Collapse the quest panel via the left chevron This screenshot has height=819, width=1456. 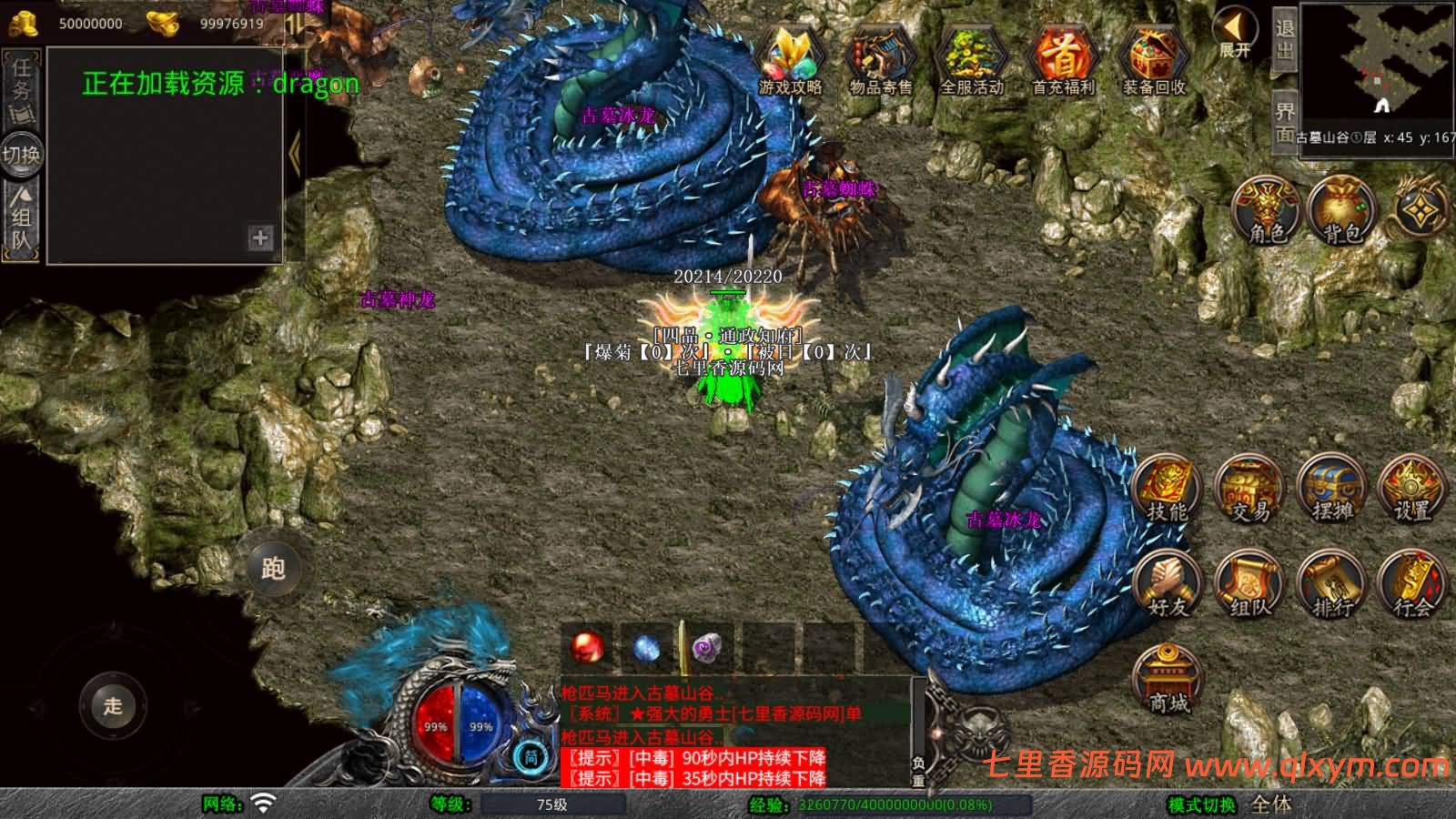click(294, 150)
